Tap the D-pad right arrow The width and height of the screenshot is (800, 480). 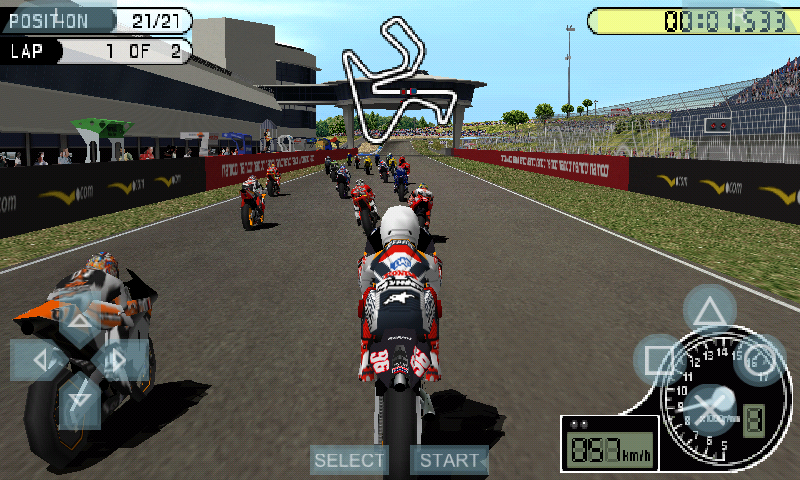(119, 360)
